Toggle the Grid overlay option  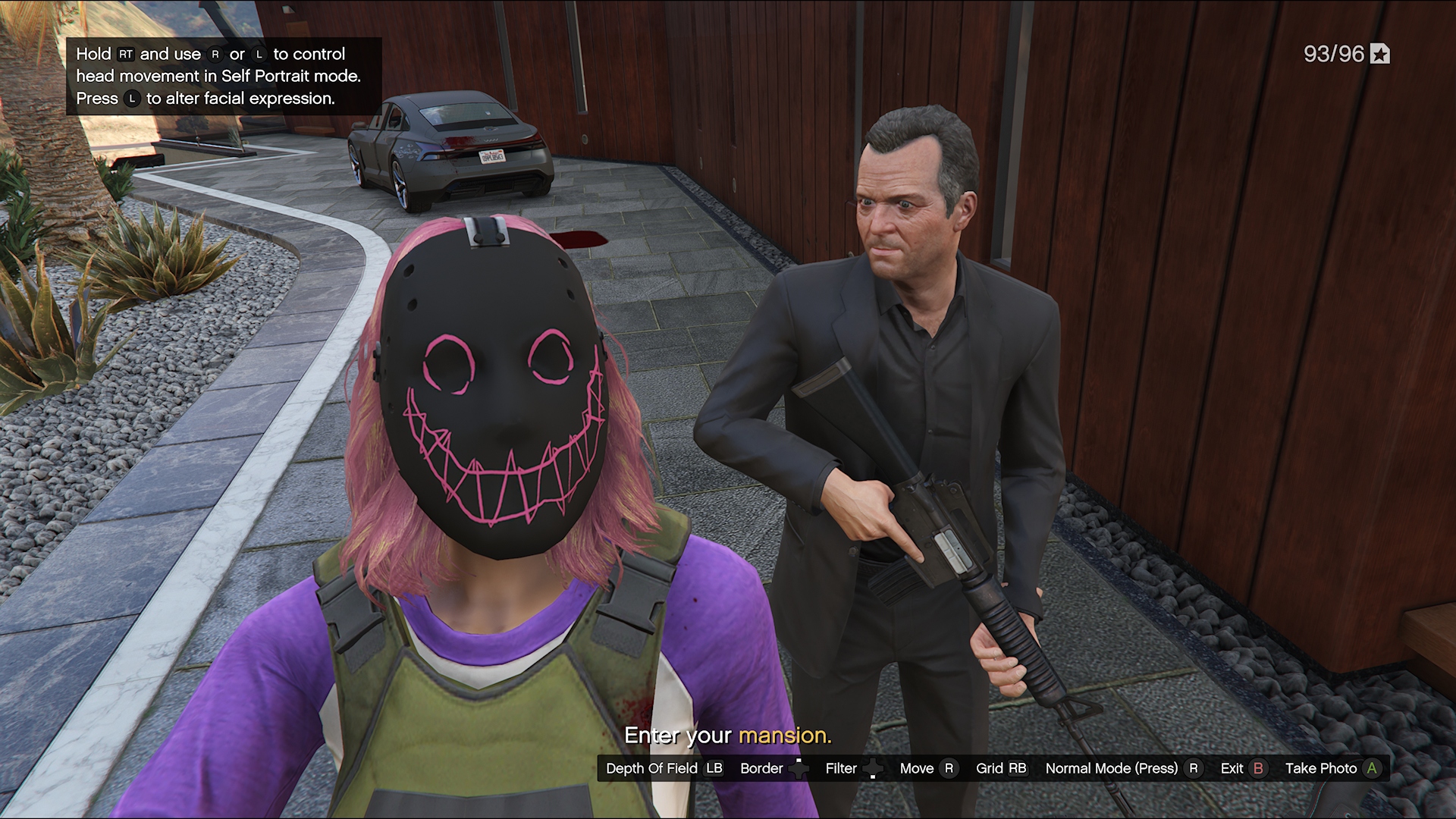[x=1001, y=768]
